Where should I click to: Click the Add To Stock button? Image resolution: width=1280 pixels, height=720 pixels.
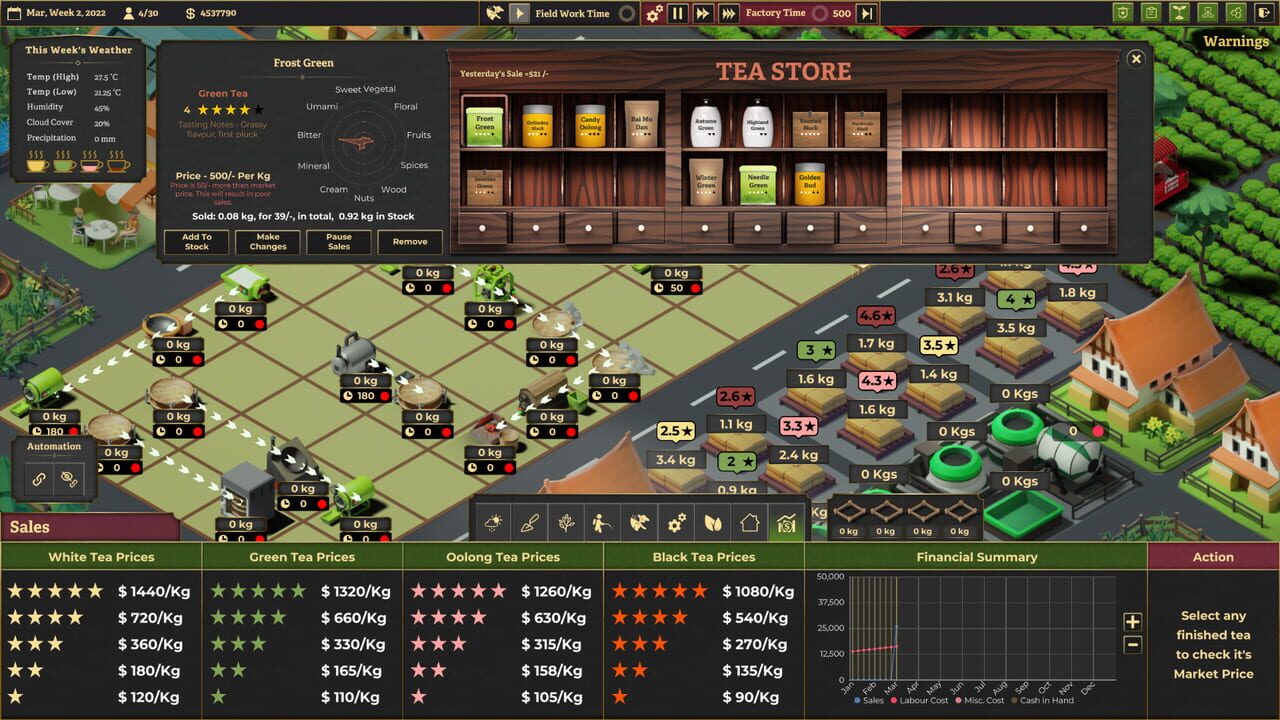click(x=196, y=241)
